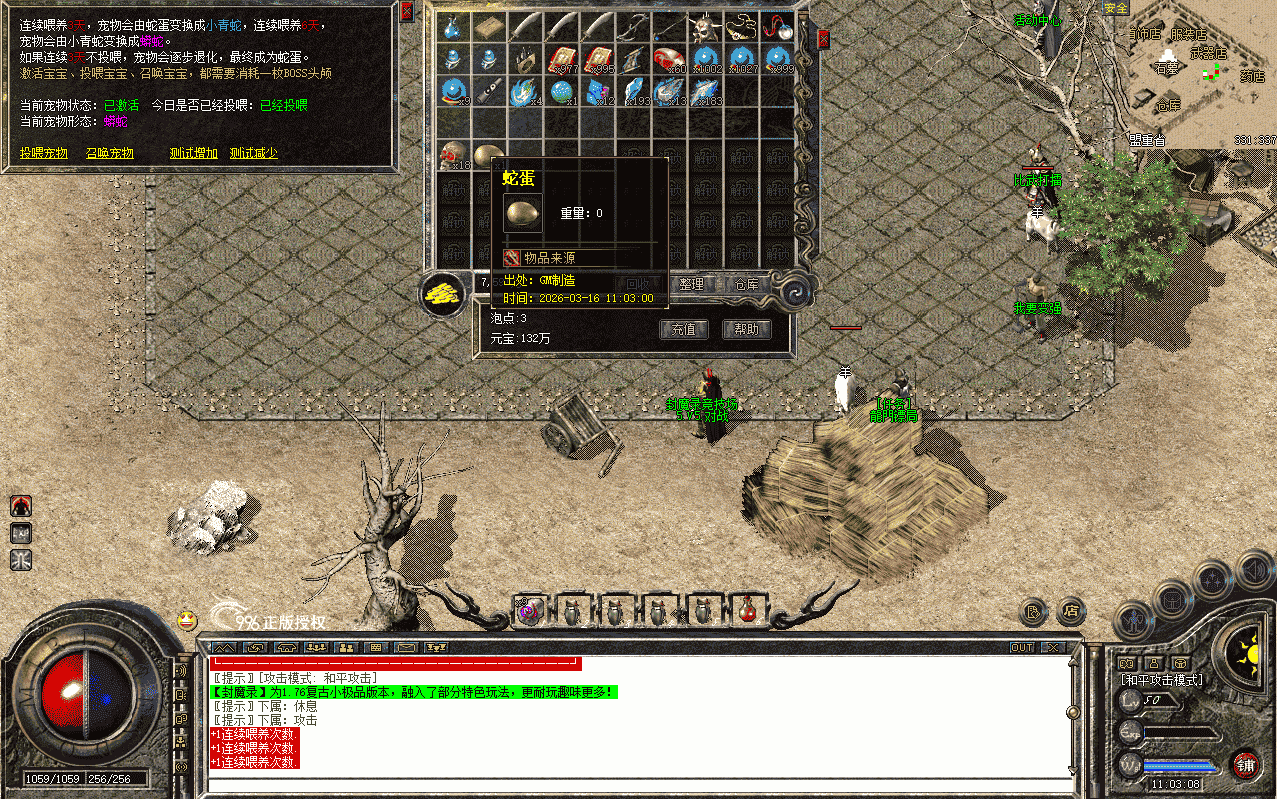
Task: Click the 整理 sort button in the bag
Action: coord(691,284)
